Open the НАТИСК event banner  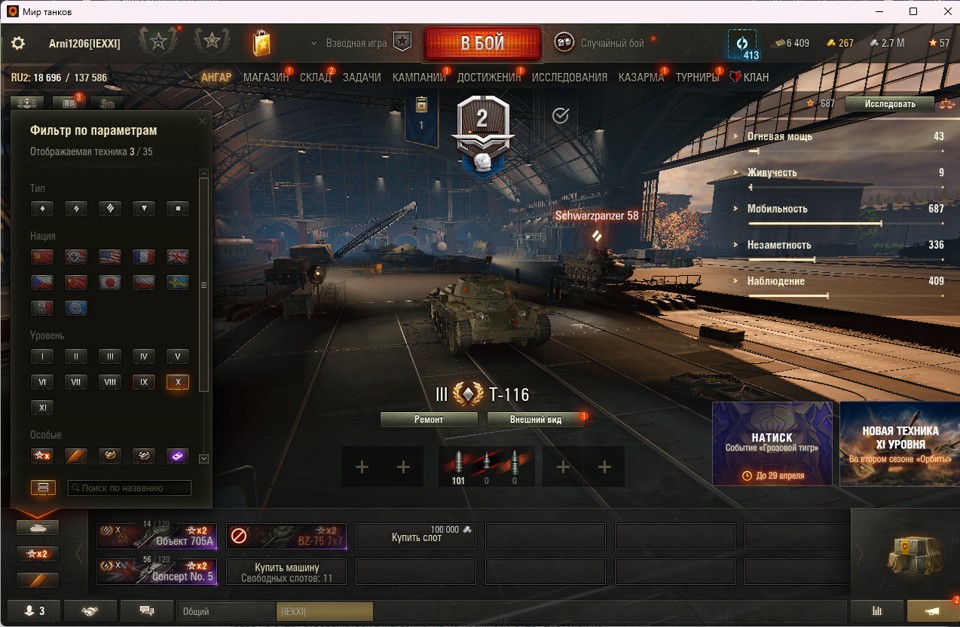click(x=772, y=444)
